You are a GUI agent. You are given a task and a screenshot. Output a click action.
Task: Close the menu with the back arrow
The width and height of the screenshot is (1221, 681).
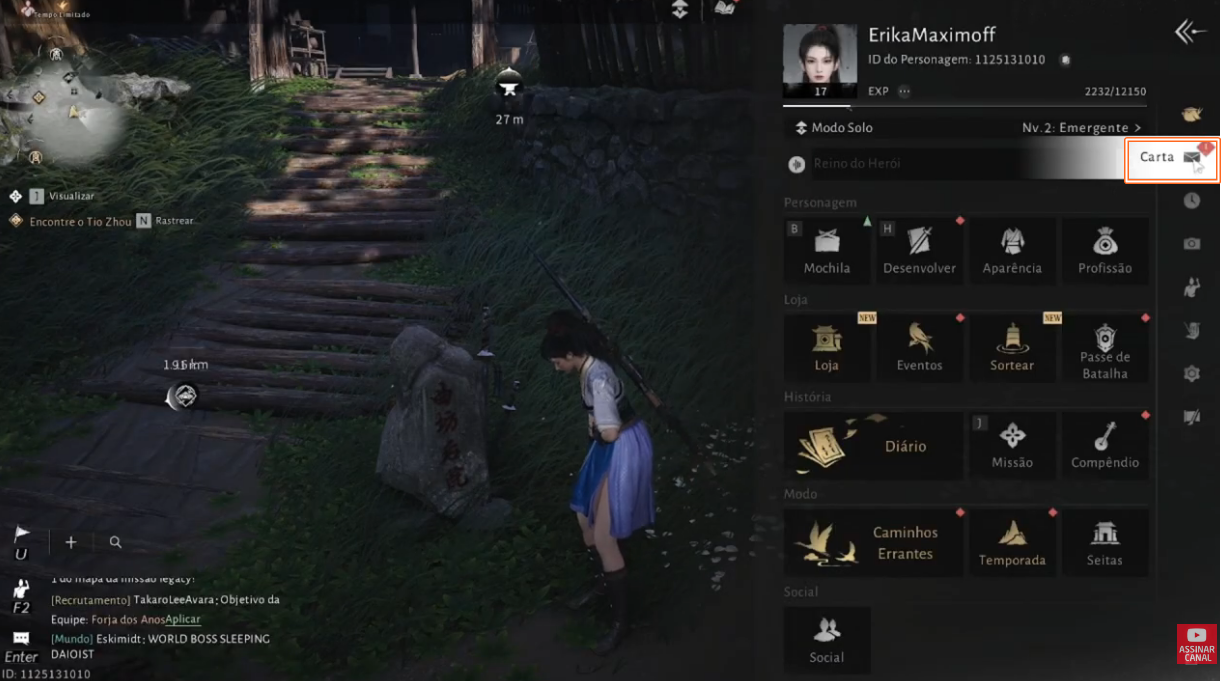click(1190, 32)
